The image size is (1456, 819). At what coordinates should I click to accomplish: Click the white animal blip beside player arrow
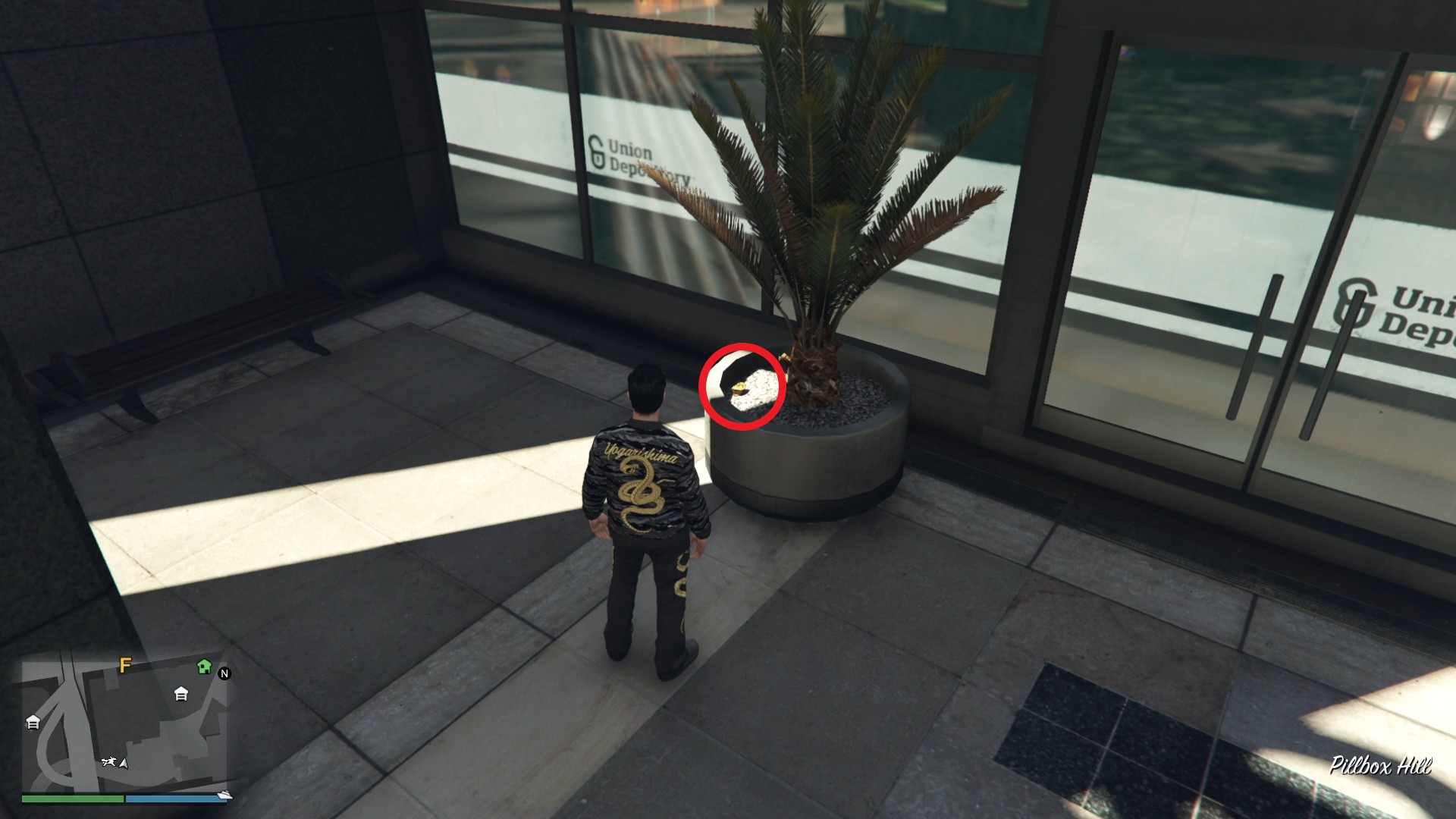point(111,761)
